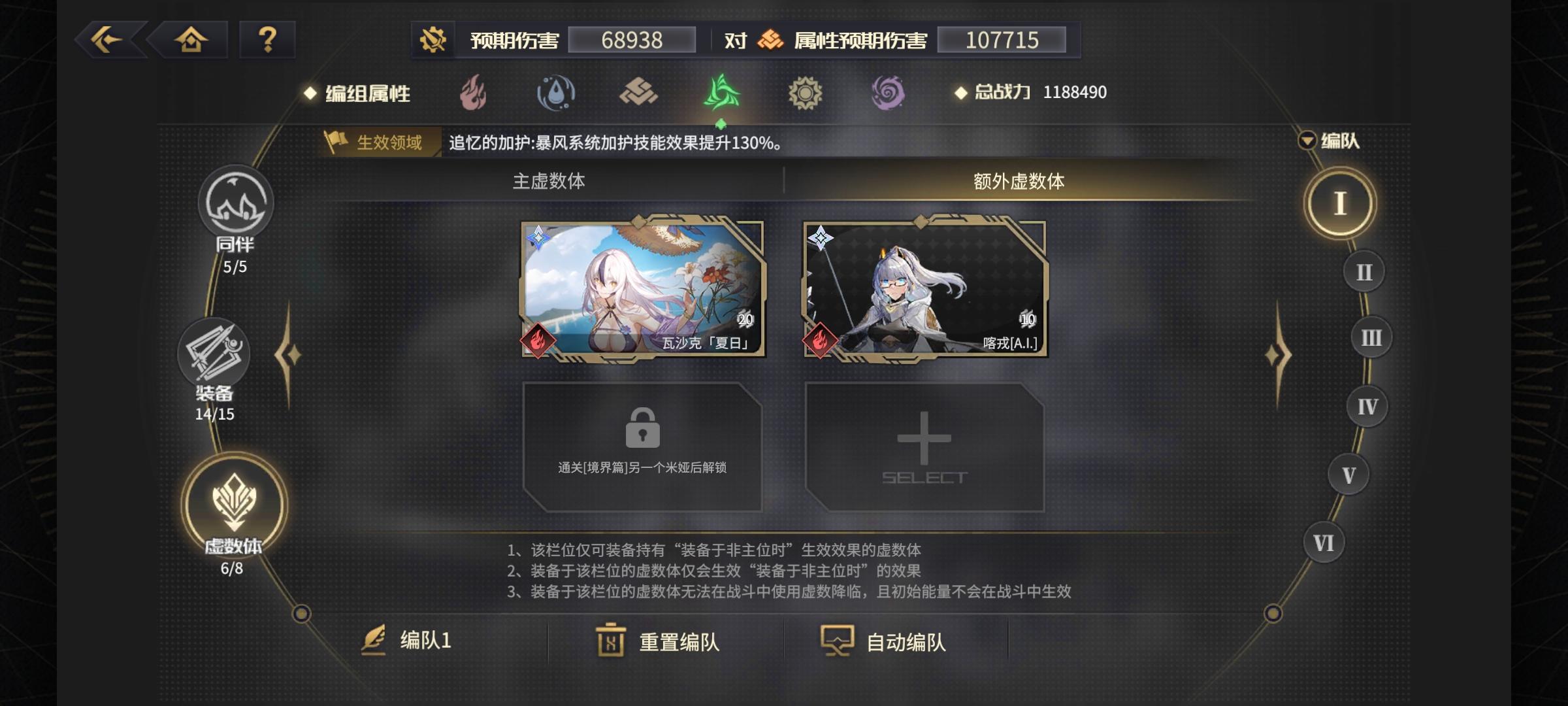The width and height of the screenshot is (1568, 706).
Task: Open the earth element attribute view
Action: [637, 93]
